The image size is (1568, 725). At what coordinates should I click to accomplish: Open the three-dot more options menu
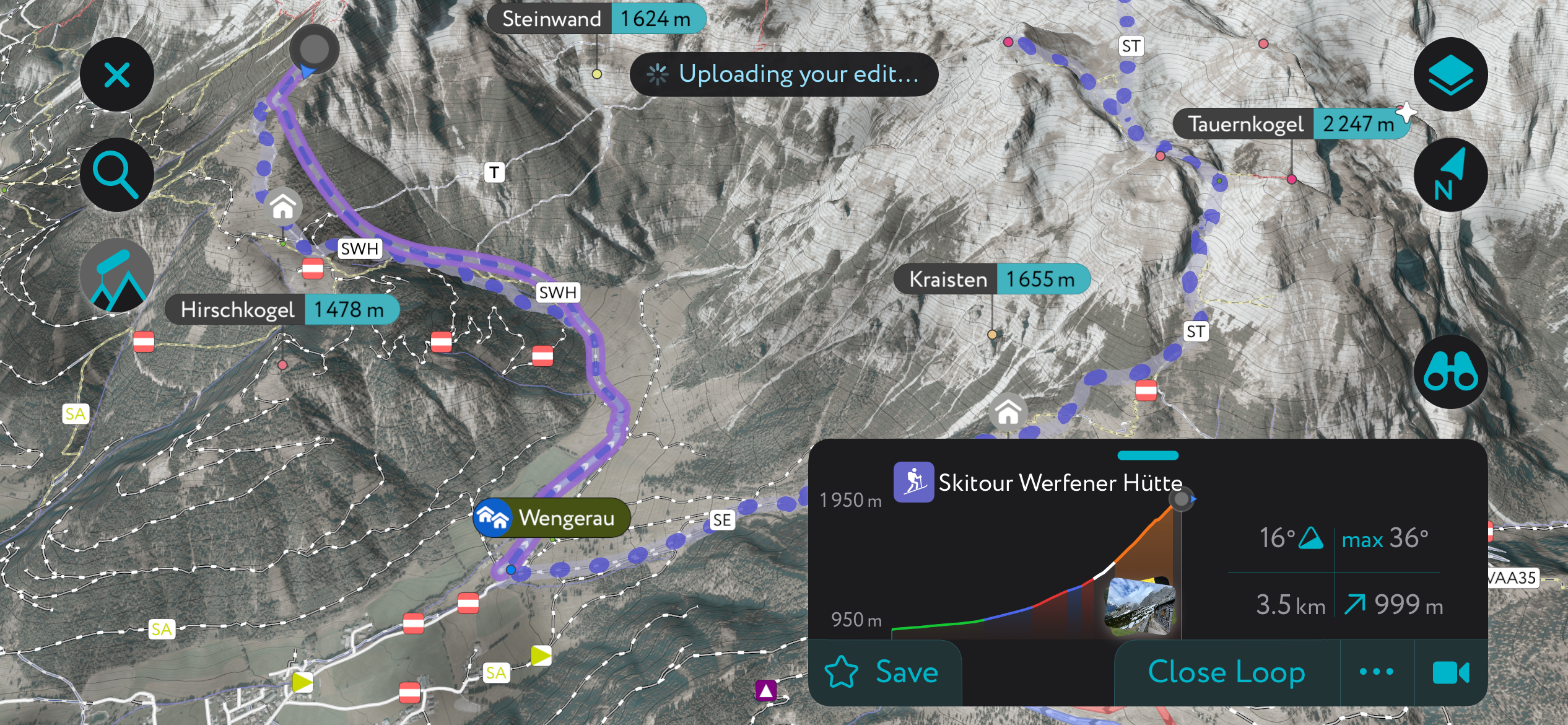[1377, 672]
